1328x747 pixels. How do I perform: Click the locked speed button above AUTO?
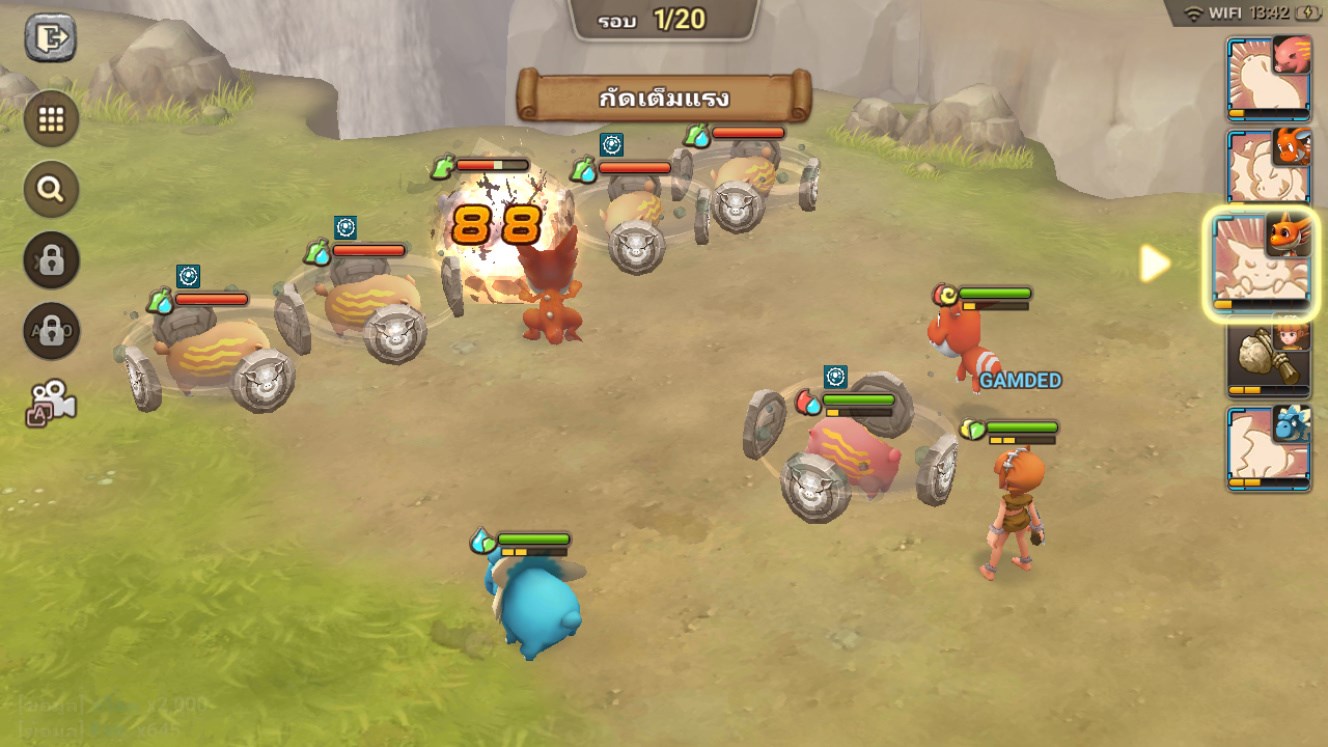51,260
